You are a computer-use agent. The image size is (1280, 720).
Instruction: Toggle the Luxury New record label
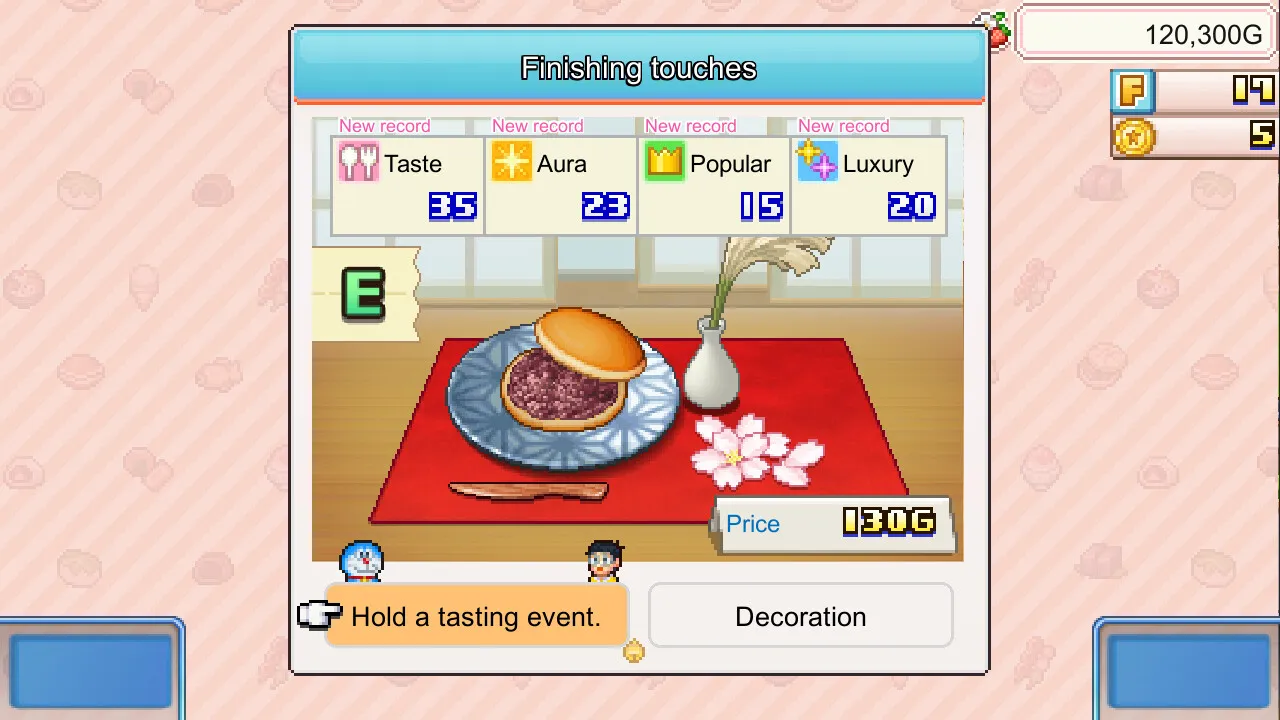point(842,126)
